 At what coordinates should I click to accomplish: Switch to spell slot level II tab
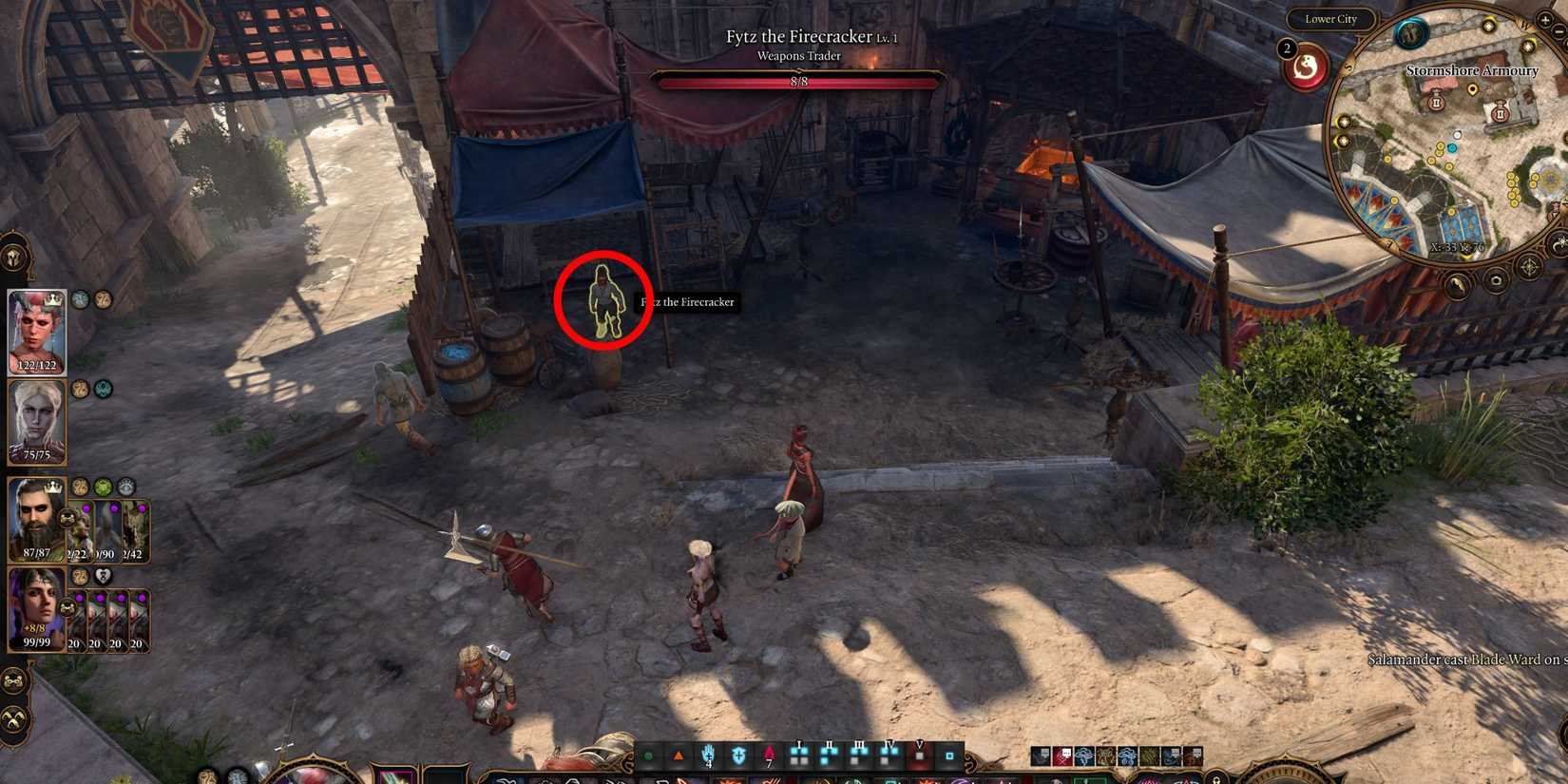[x=829, y=754]
